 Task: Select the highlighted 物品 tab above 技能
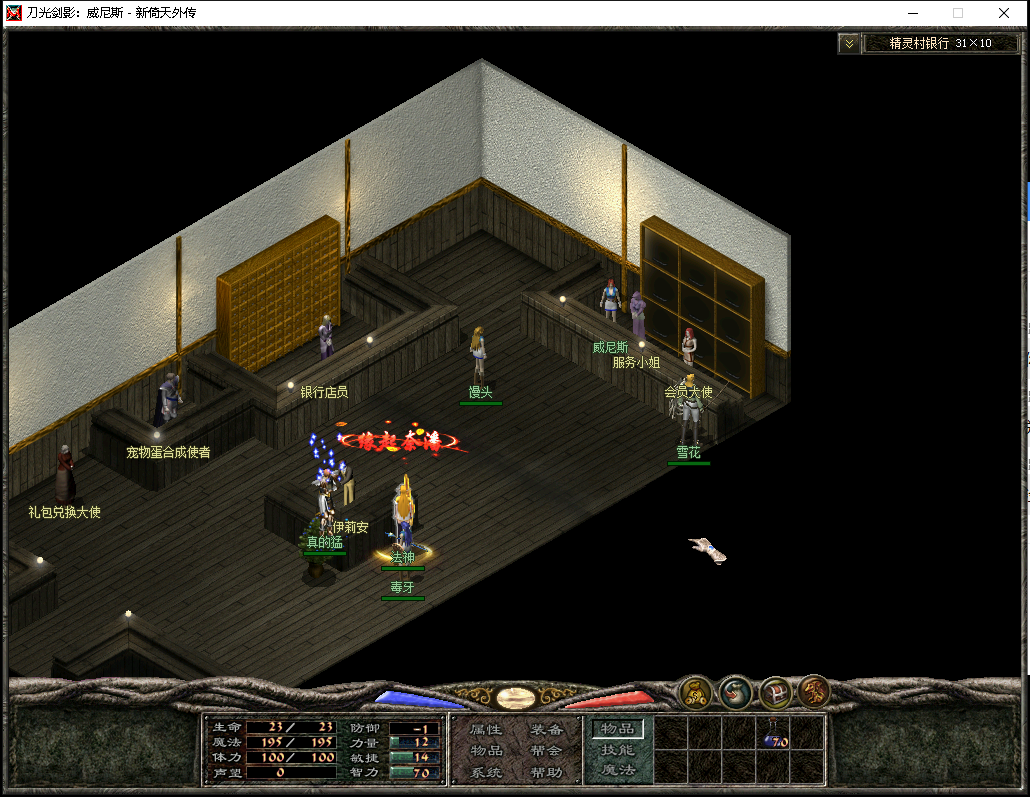(617, 730)
